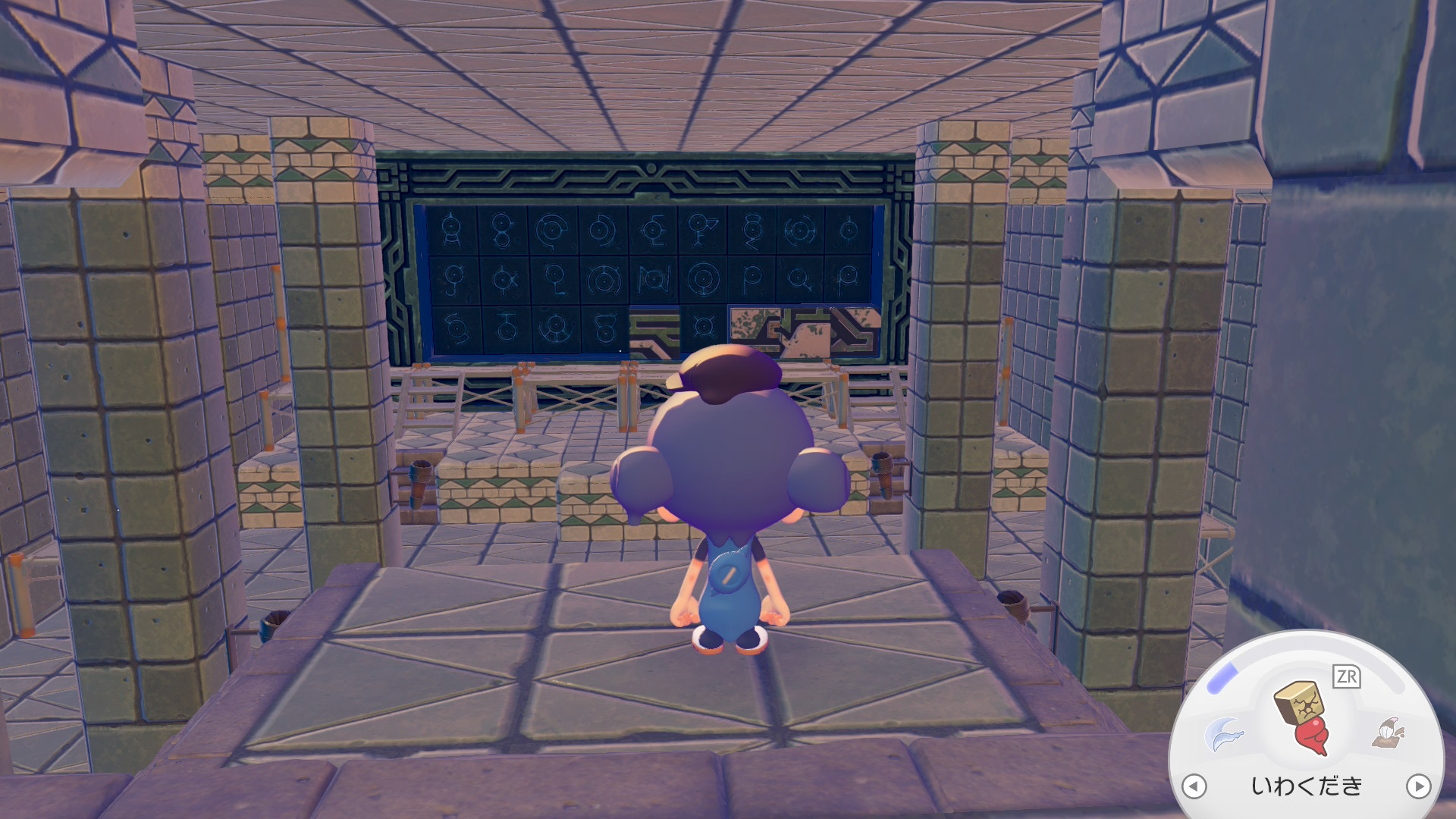1456x819 pixels.
Task: Cycle moves with the right arrow
Action: 1418,786
